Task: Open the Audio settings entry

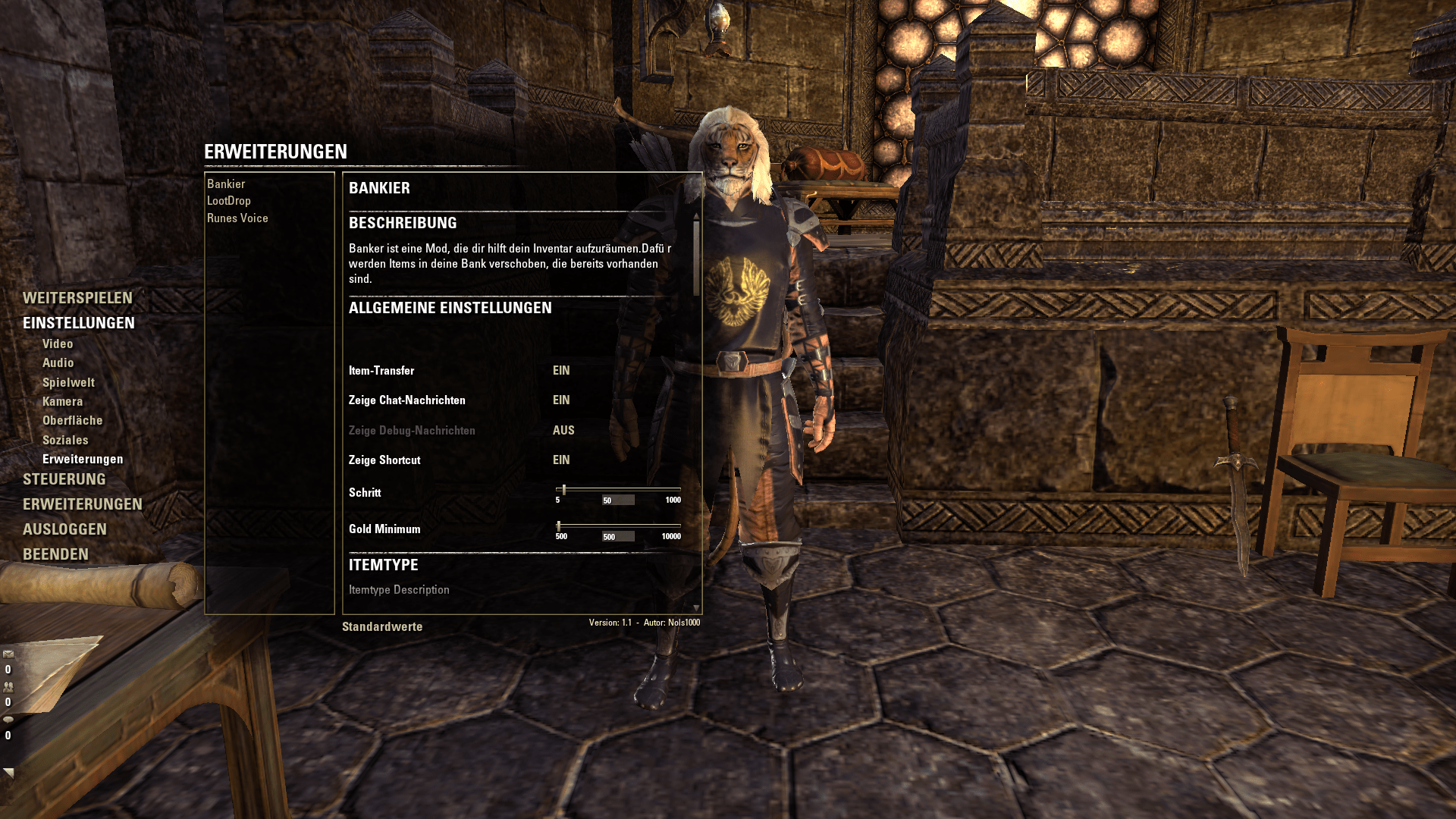Action: (58, 362)
